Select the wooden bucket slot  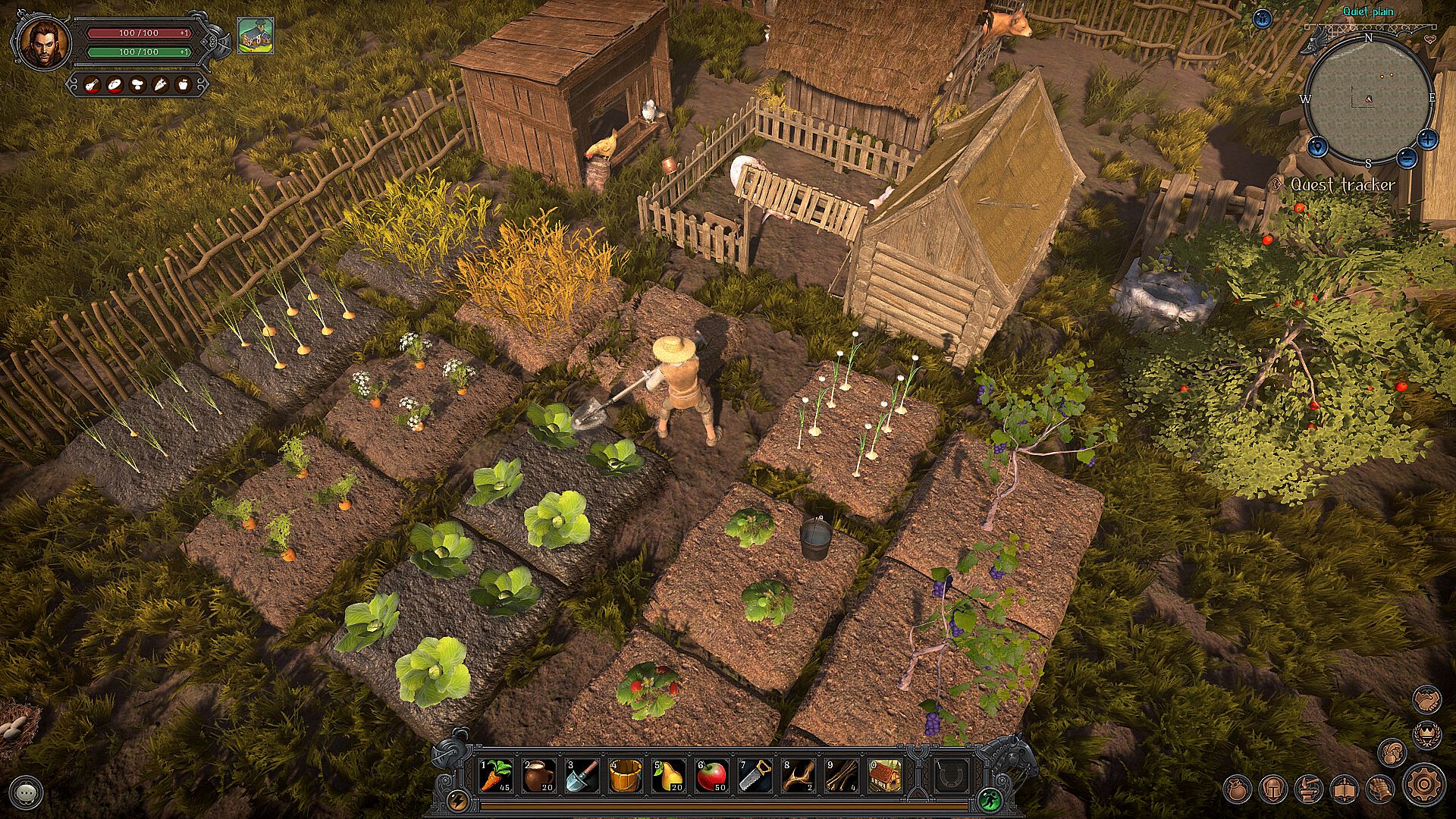click(626, 777)
